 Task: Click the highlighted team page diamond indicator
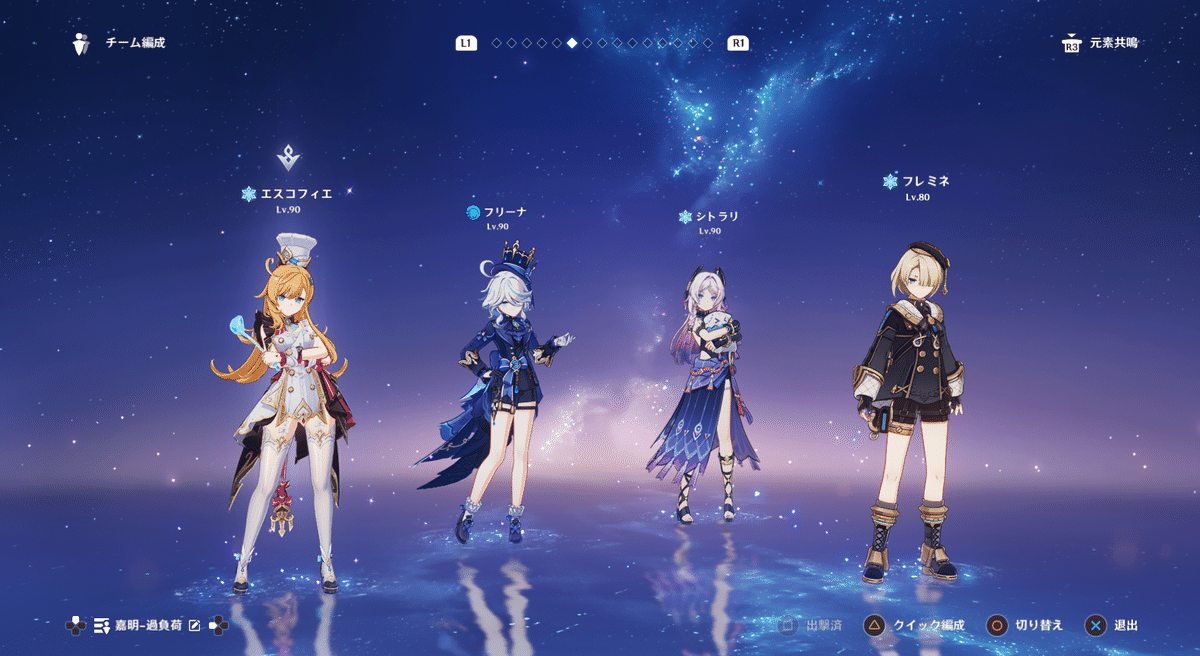571,43
